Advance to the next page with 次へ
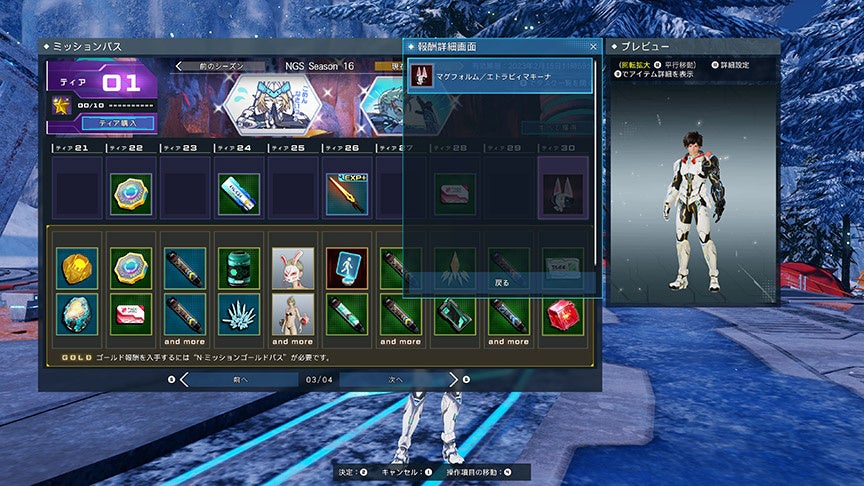This screenshot has width=864, height=486. click(393, 380)
